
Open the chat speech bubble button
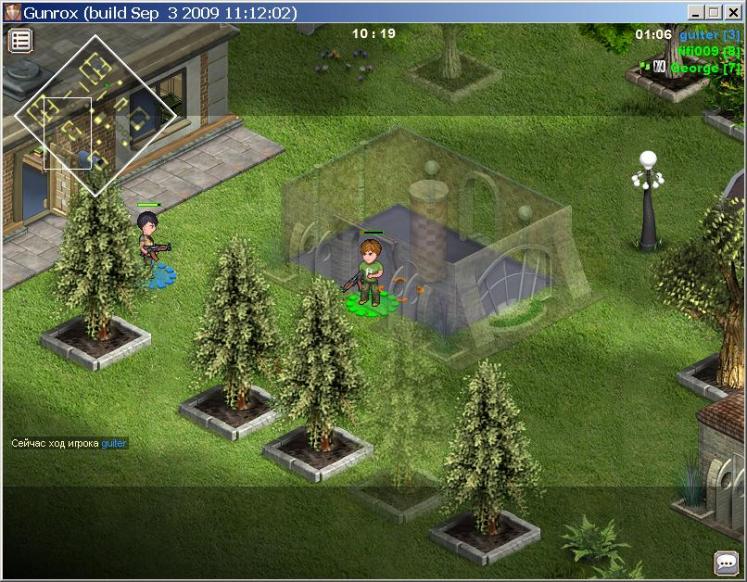(x=726, y=562)
